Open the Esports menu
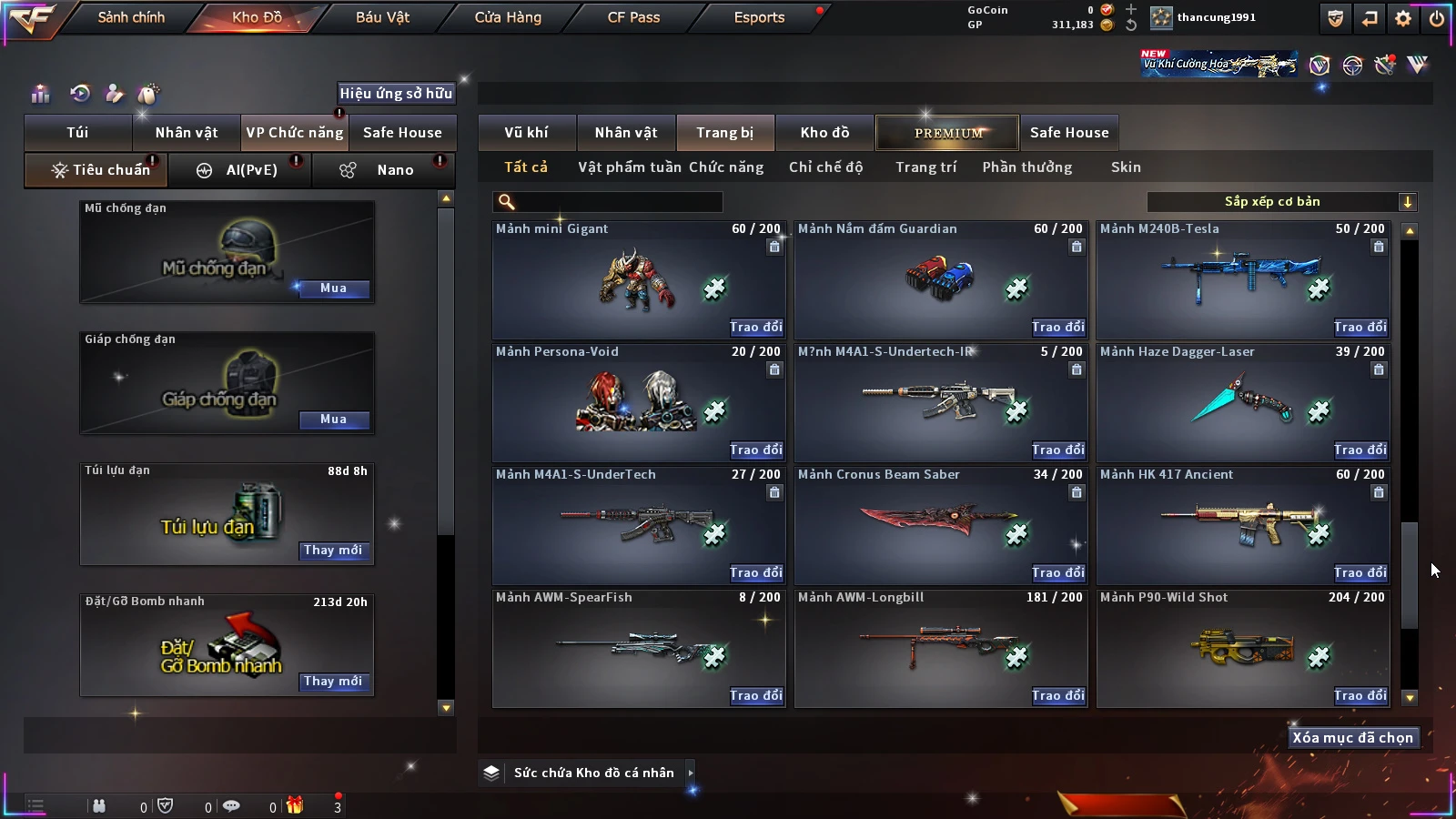1456x819 pixels. click(759, 17)
